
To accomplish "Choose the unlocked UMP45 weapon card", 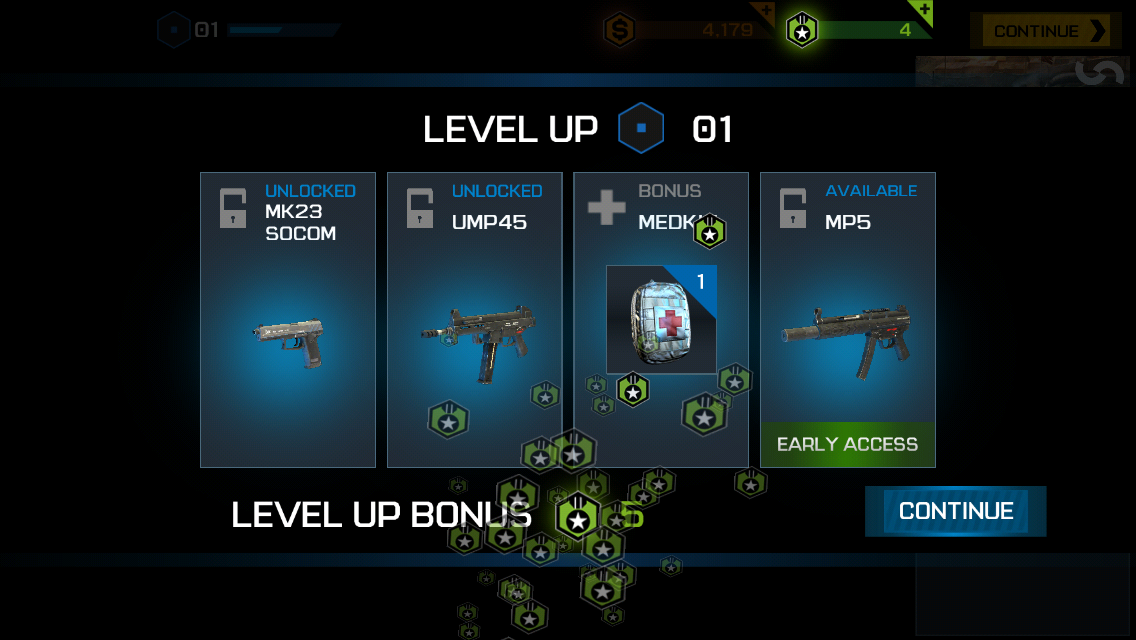I will click(x=474, y=320).
